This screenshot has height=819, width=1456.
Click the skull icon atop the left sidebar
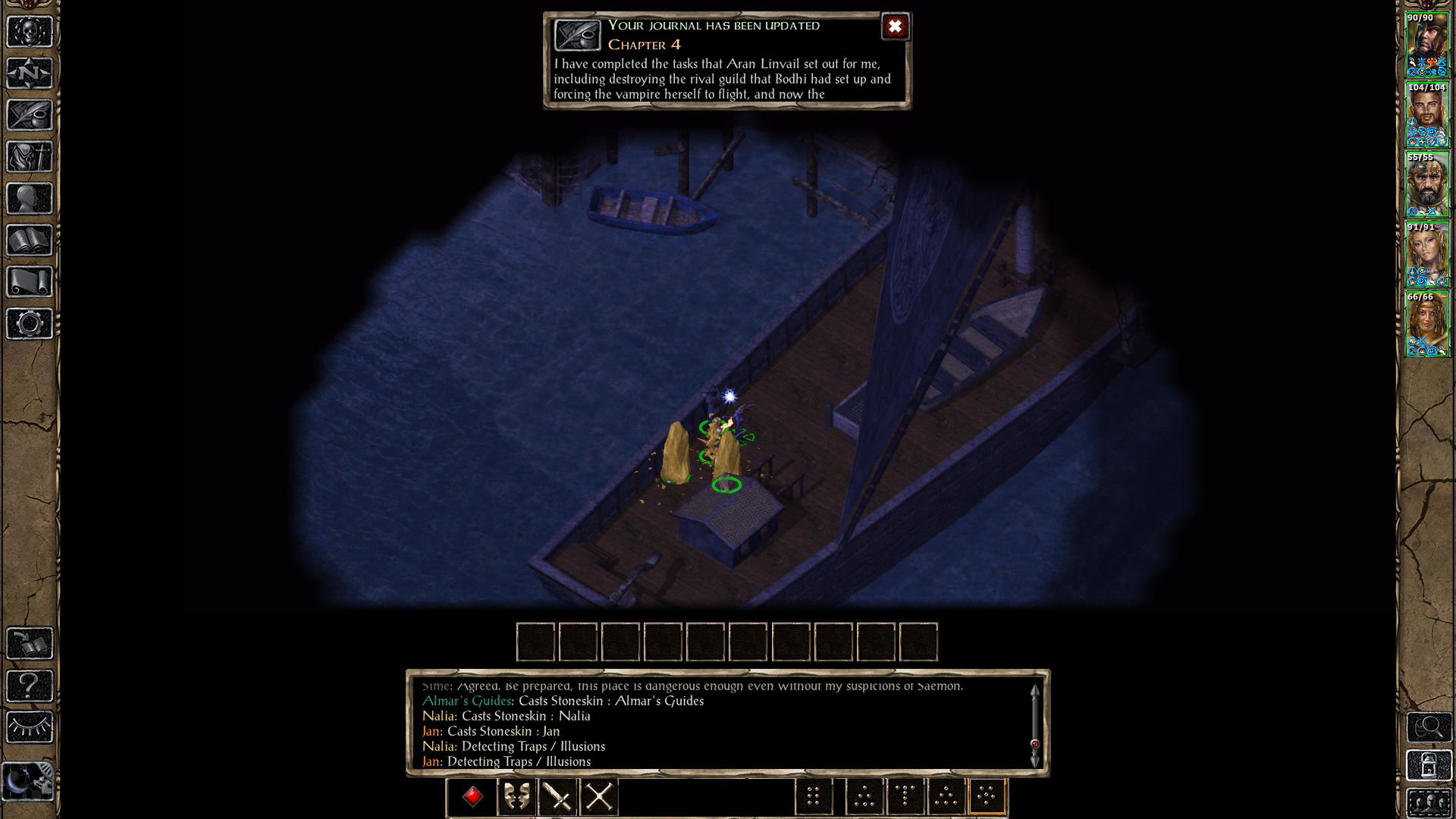[x=28, y=30]
